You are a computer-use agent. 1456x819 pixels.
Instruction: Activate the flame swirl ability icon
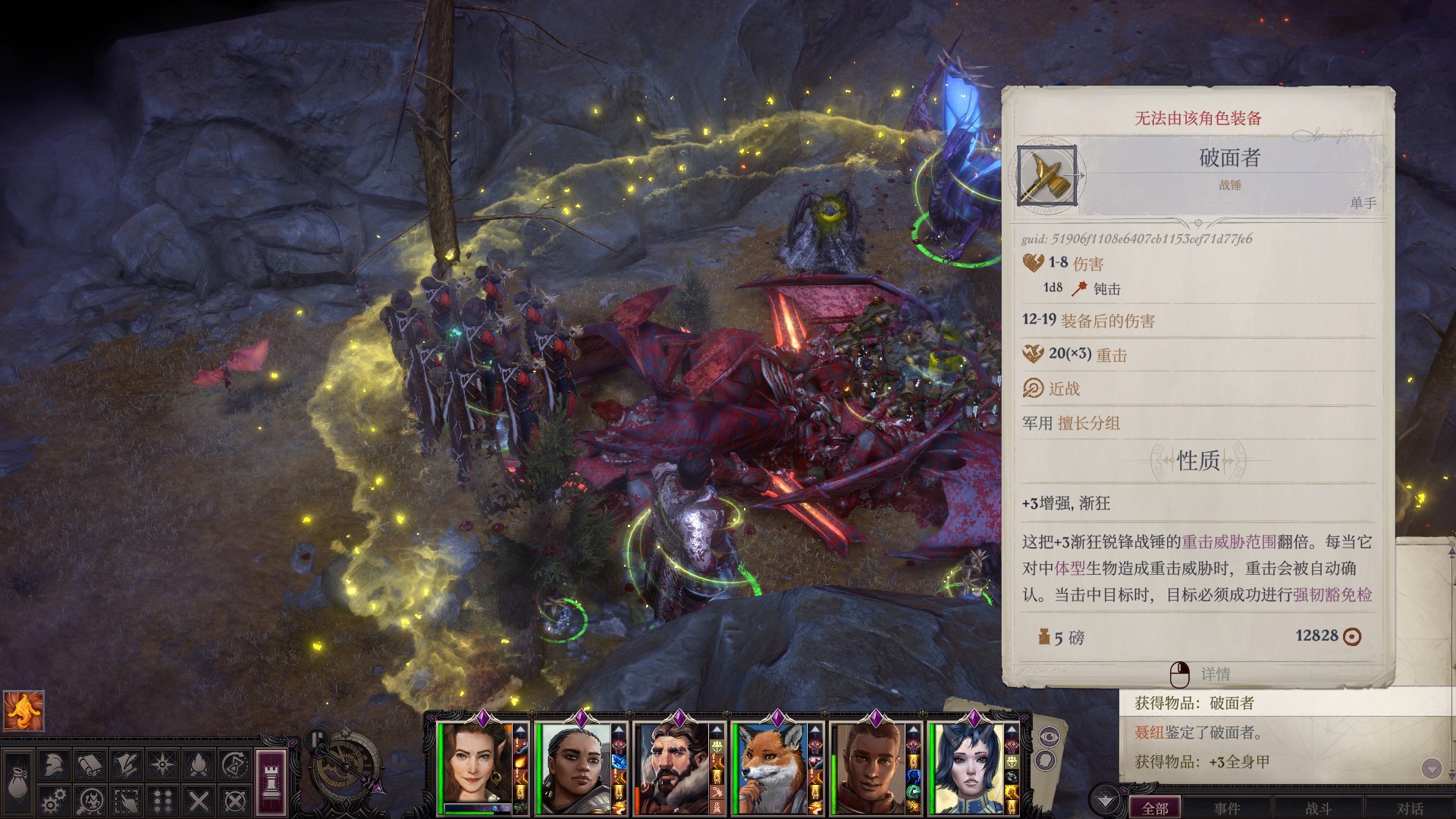[x=24, y=711]
